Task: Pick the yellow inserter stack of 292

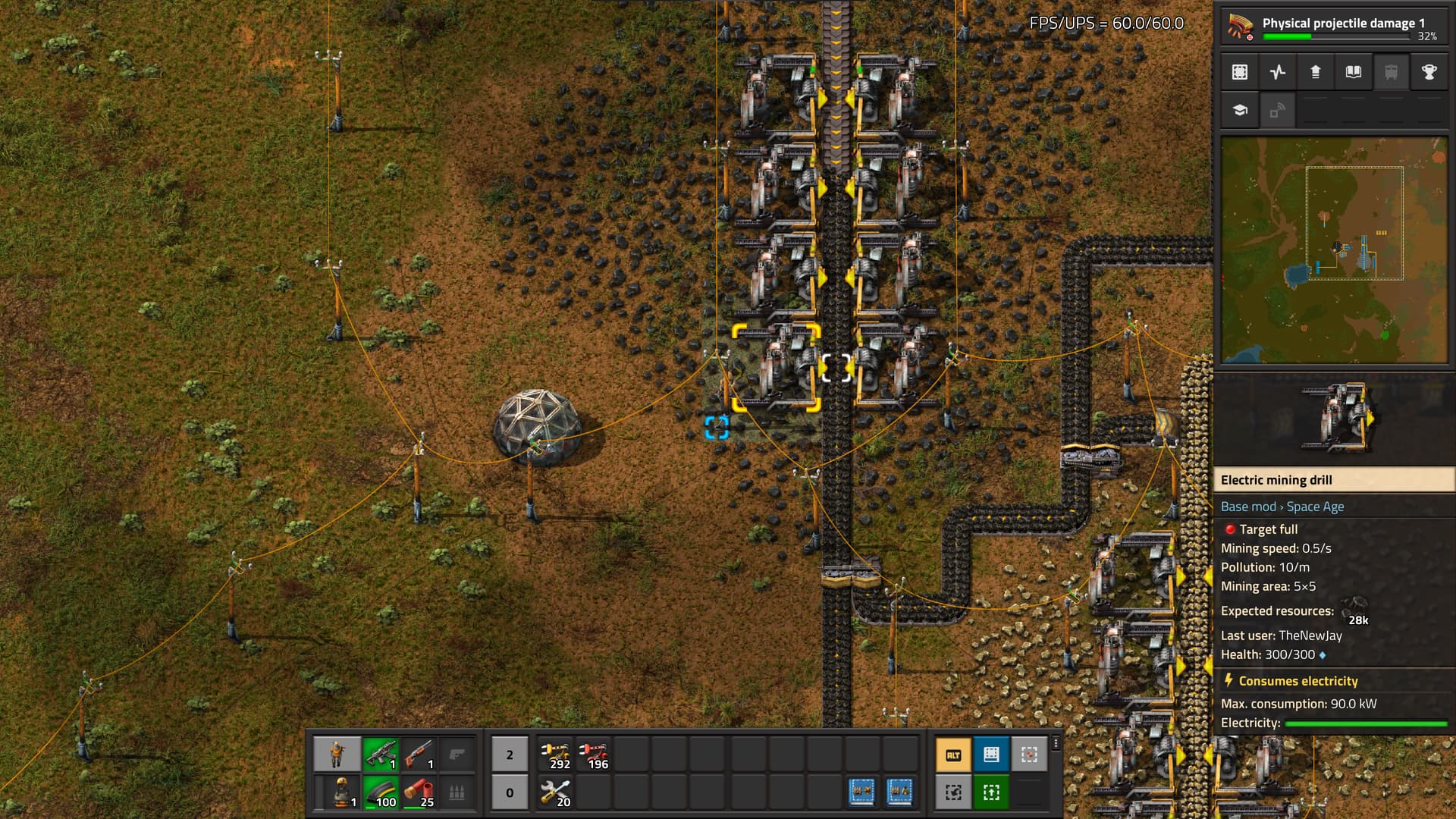Action: [x=556, y=755]
